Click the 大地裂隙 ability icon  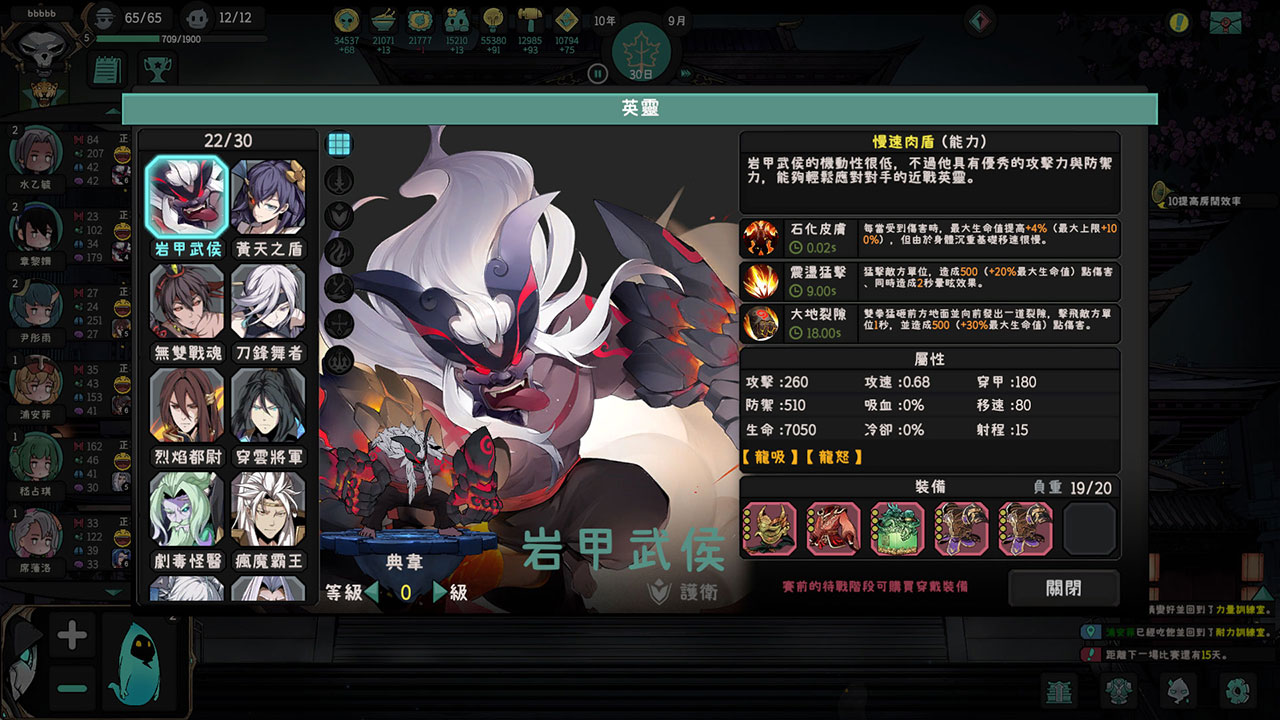click(x=761, y=325)
